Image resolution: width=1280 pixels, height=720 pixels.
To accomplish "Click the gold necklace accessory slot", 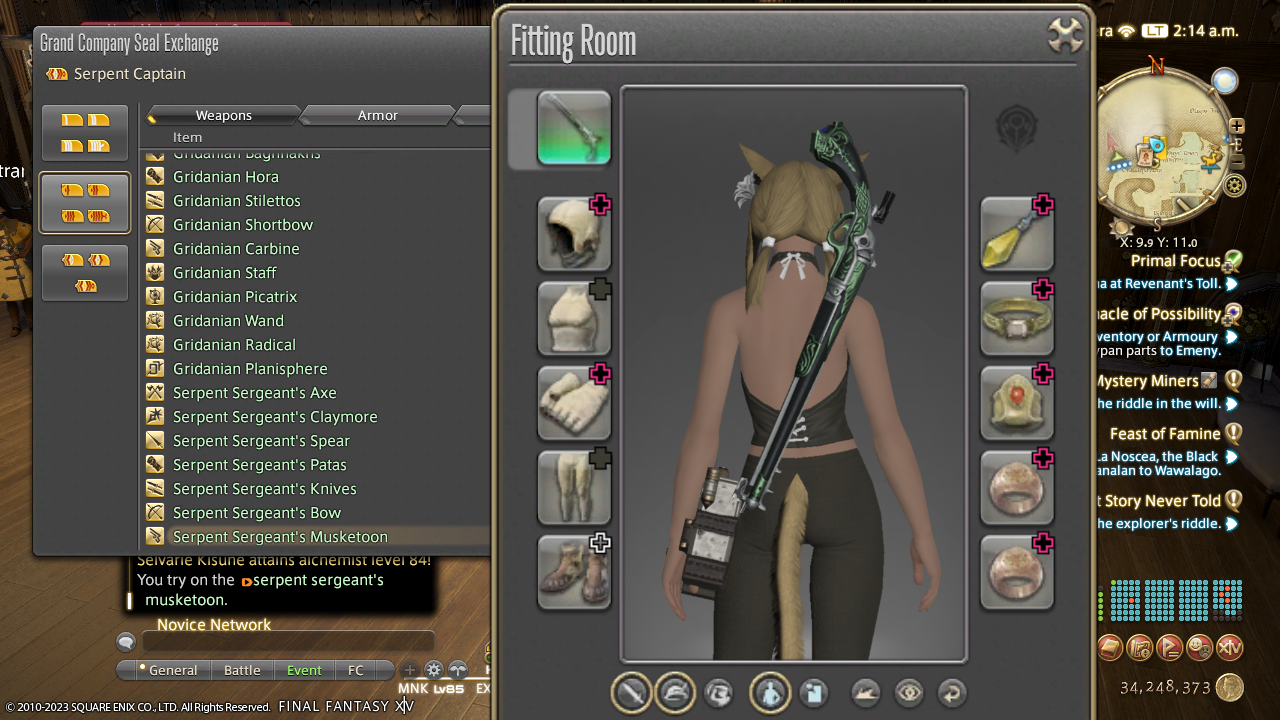I will pyautogui.click(x=1017, y=318).
